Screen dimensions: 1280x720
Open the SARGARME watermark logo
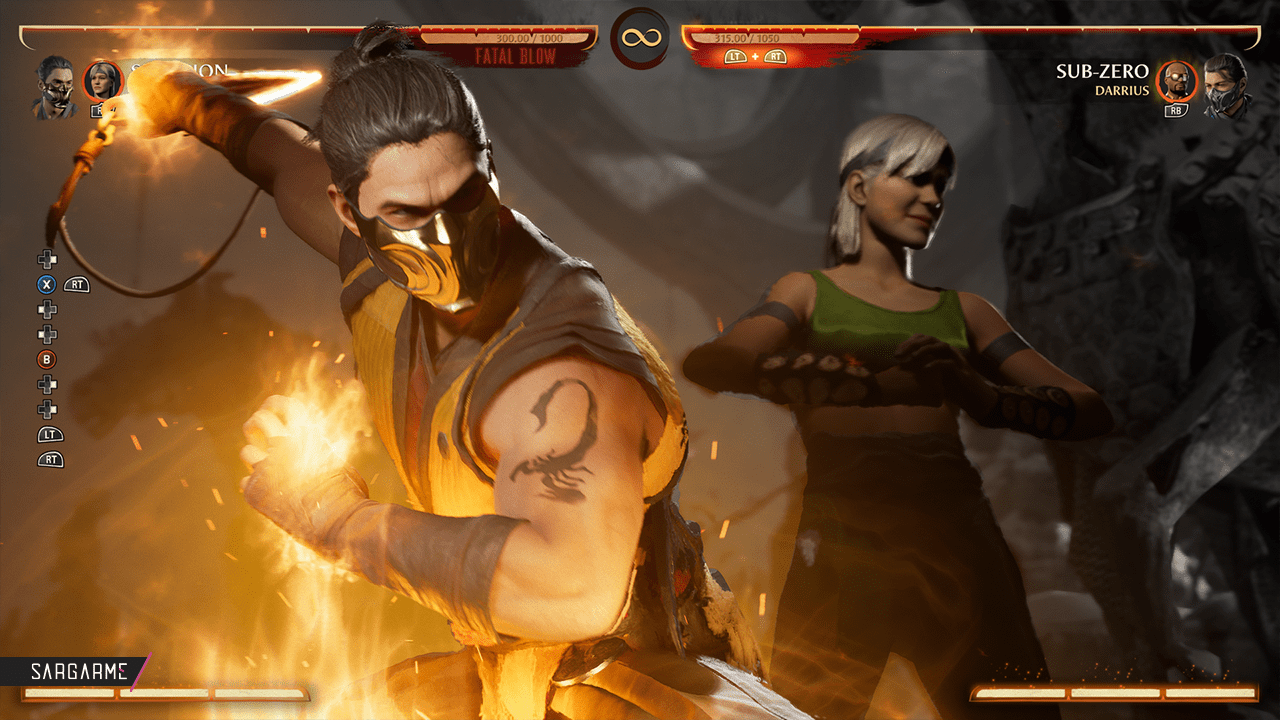coord(74,670)
